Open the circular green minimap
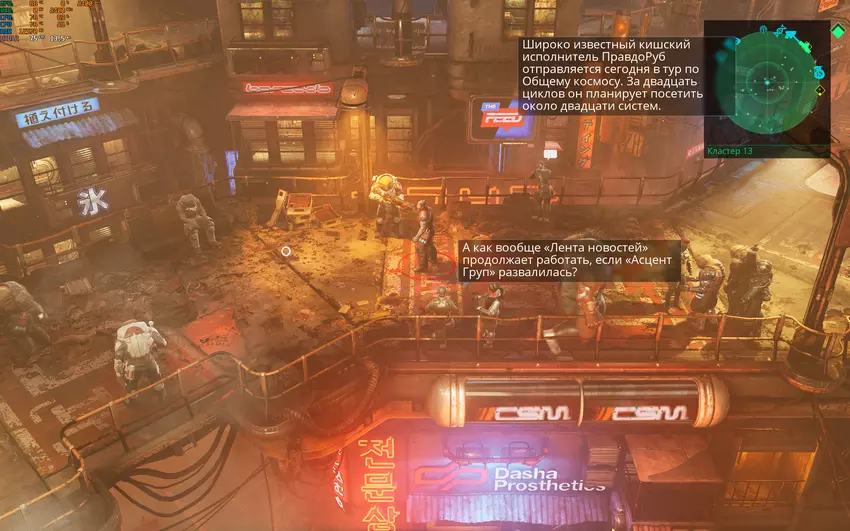850x531 pixels. [x=767, y=82]
